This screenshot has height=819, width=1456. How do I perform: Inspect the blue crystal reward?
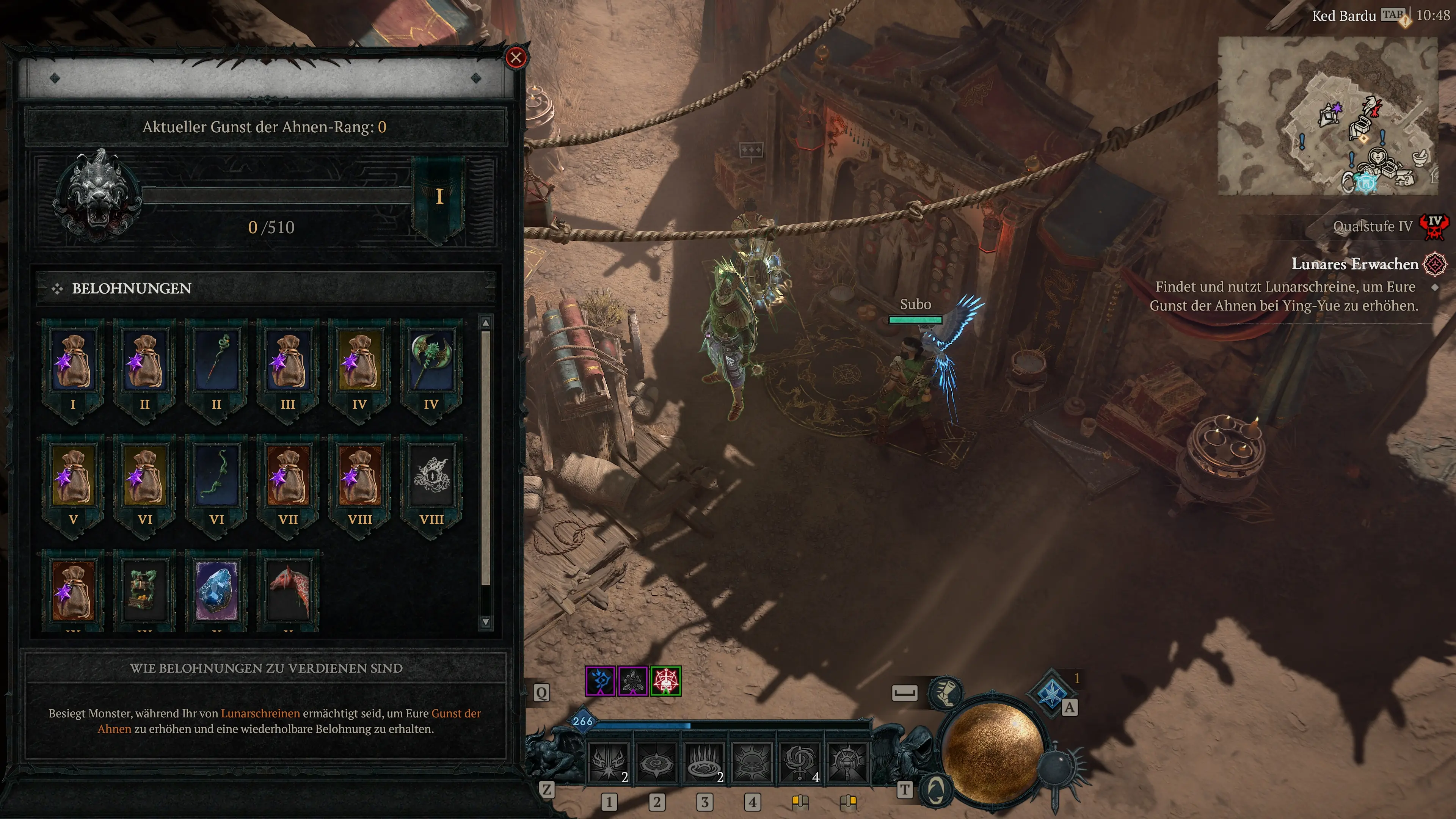[217, 591]
